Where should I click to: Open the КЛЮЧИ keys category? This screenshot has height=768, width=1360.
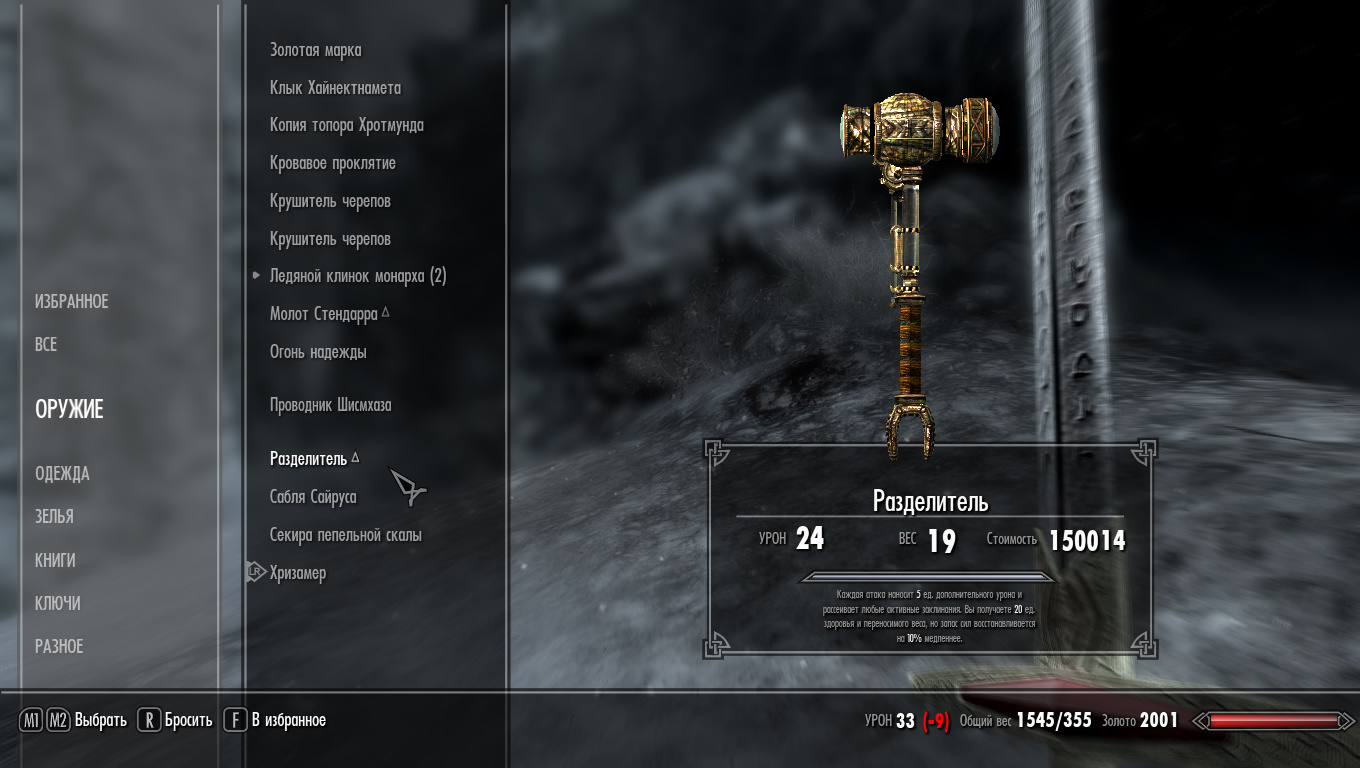(x=58, y=603)
